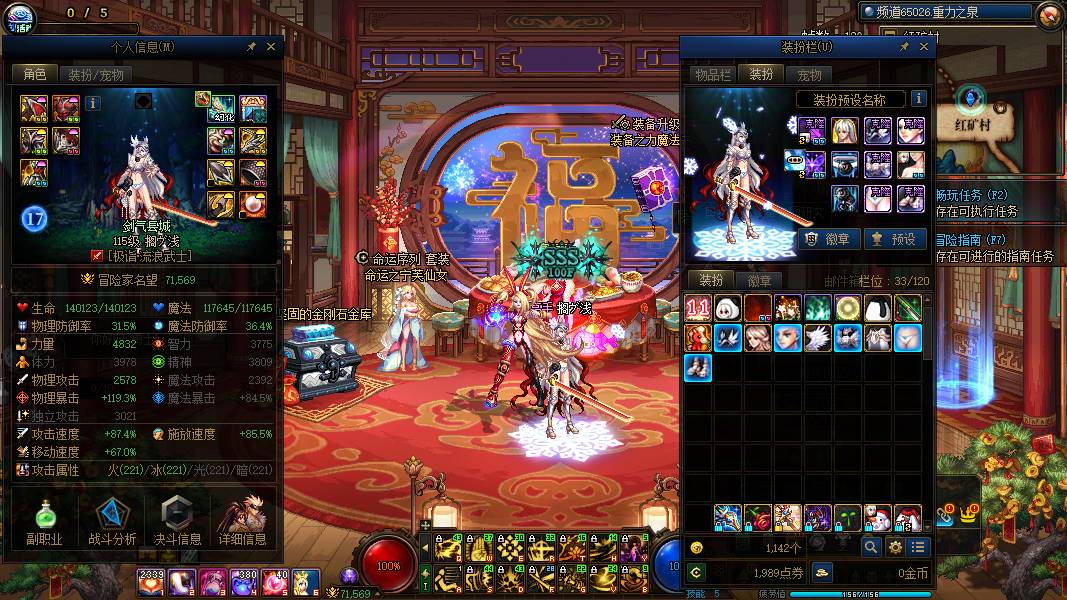Click the gold crown notification icon
This screenshot has height=600, width=1067.
[967, 511]
